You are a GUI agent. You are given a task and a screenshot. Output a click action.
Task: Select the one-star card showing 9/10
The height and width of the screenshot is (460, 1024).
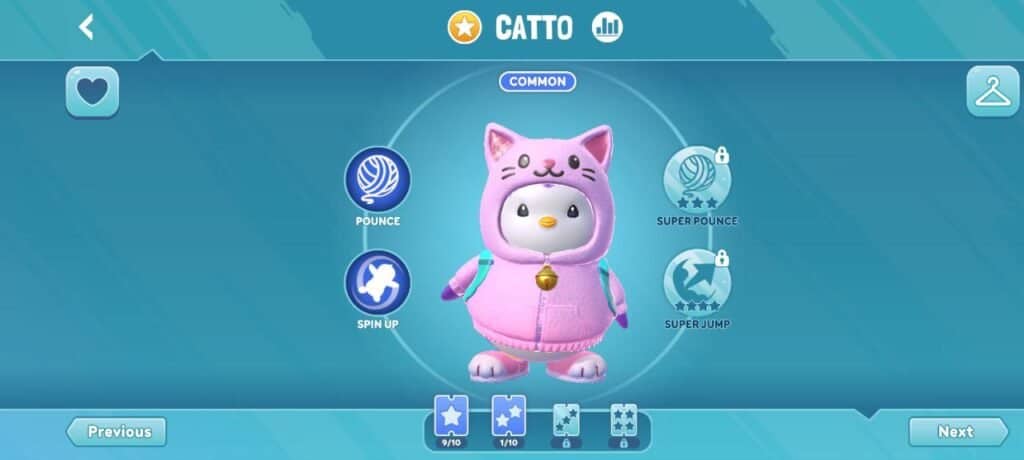coord(451,417)
